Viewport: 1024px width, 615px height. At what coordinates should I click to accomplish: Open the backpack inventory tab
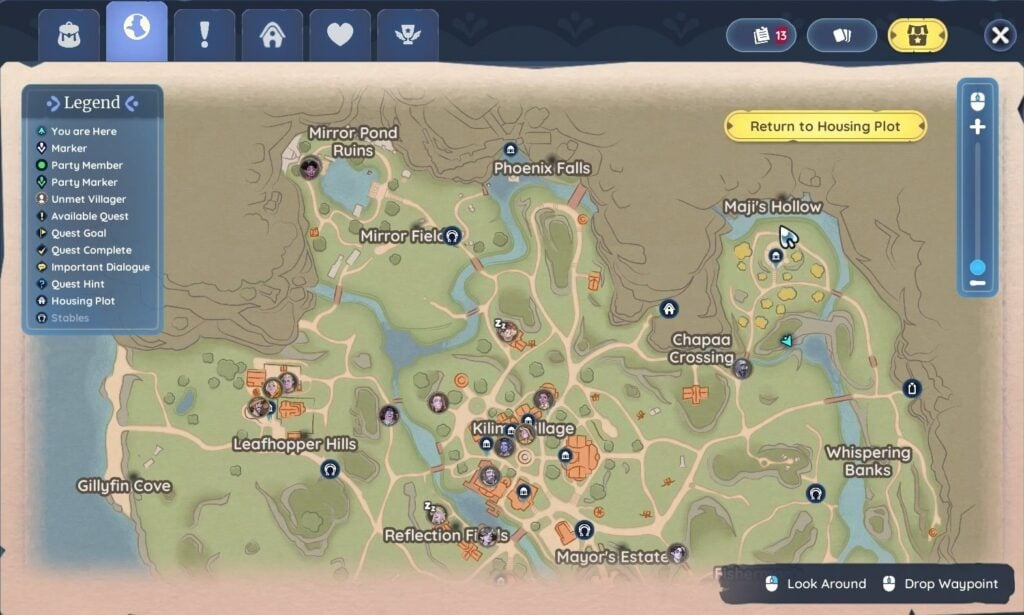coord(69,35)
